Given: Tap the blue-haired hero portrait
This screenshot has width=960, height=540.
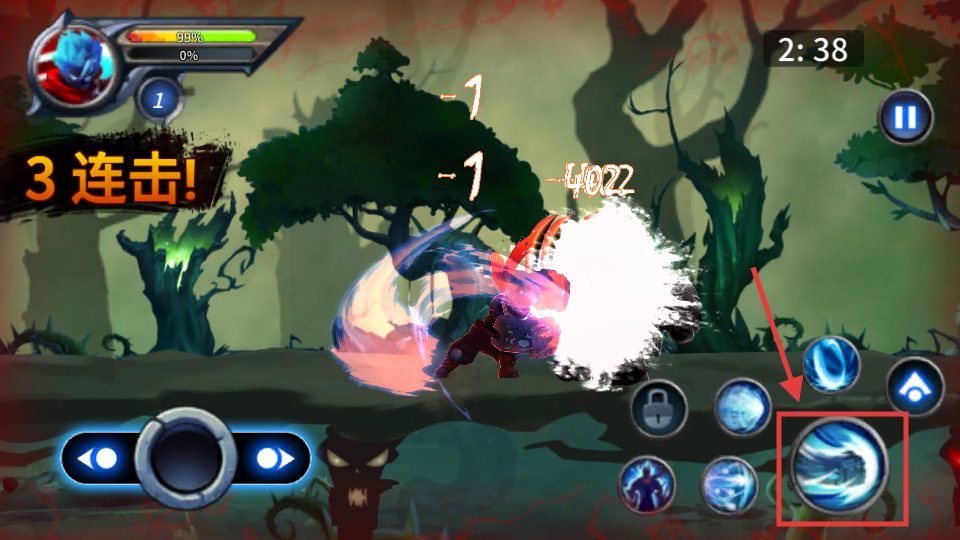Looking at the screenshot, I should [73, 68].
